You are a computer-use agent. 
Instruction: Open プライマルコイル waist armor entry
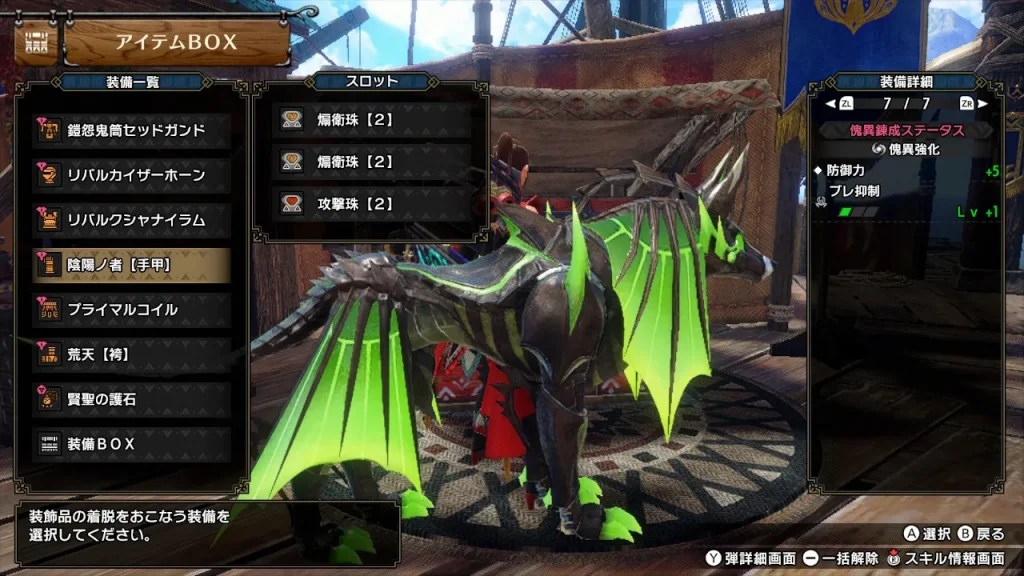(132, 309)
